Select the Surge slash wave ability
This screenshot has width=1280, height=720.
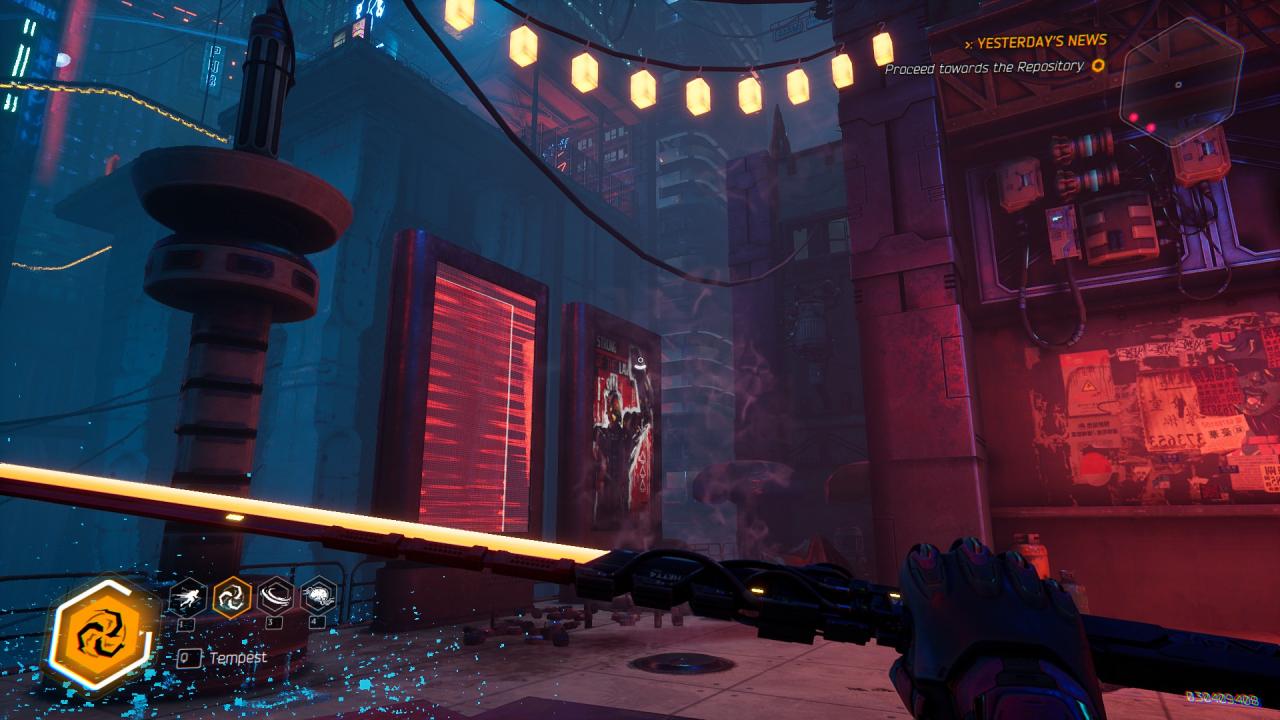click(275, 597)
